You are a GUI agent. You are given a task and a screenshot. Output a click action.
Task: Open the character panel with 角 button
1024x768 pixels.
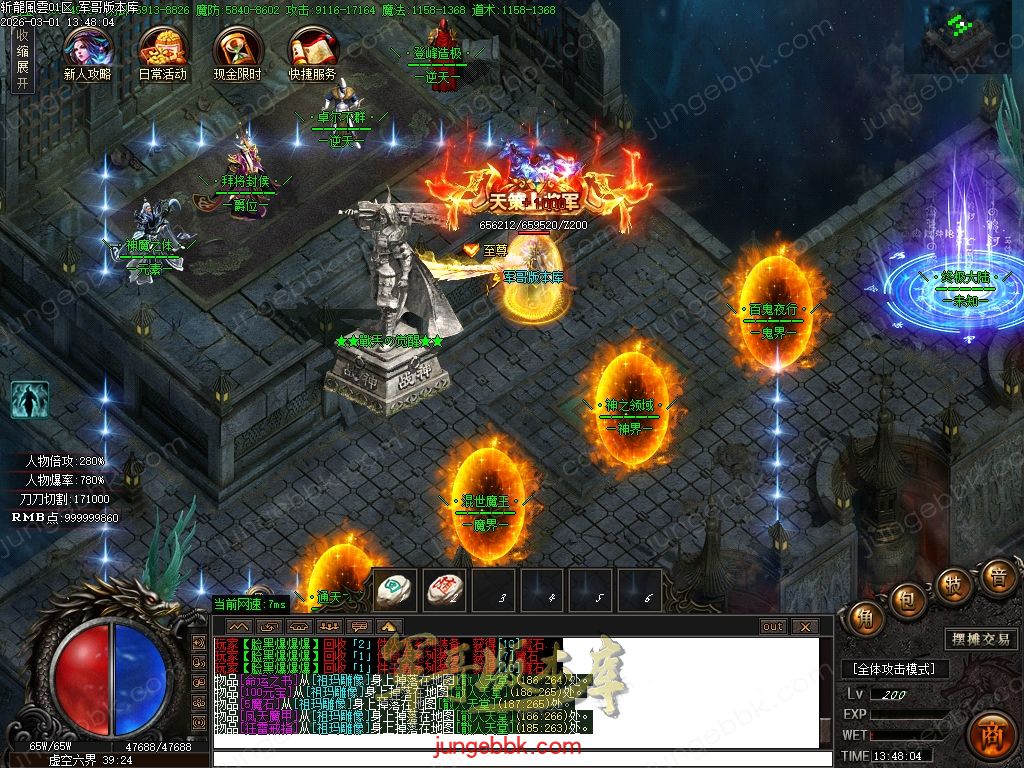point(864,619)
